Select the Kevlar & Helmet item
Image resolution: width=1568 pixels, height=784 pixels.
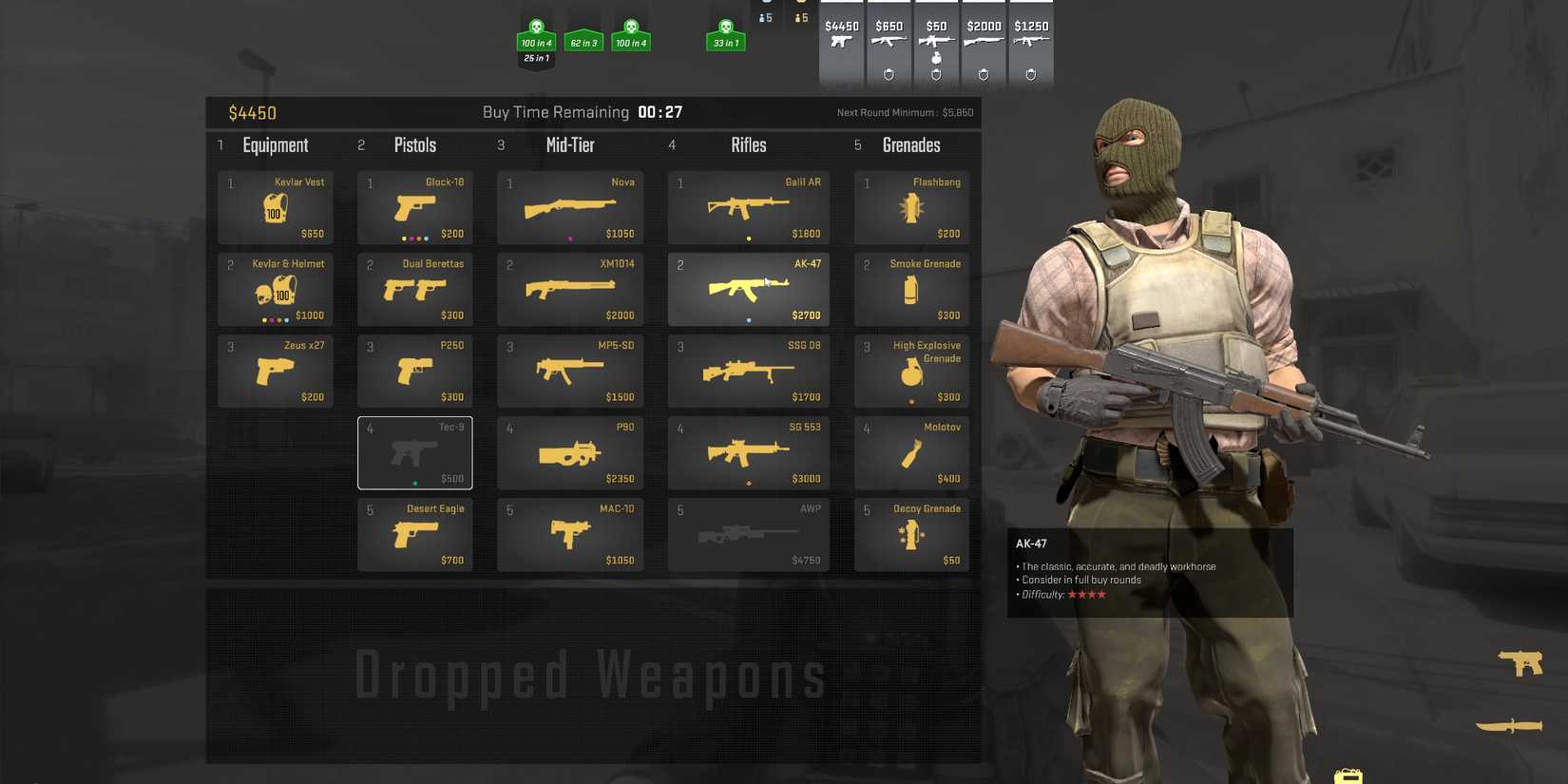(x=275, y=288)
